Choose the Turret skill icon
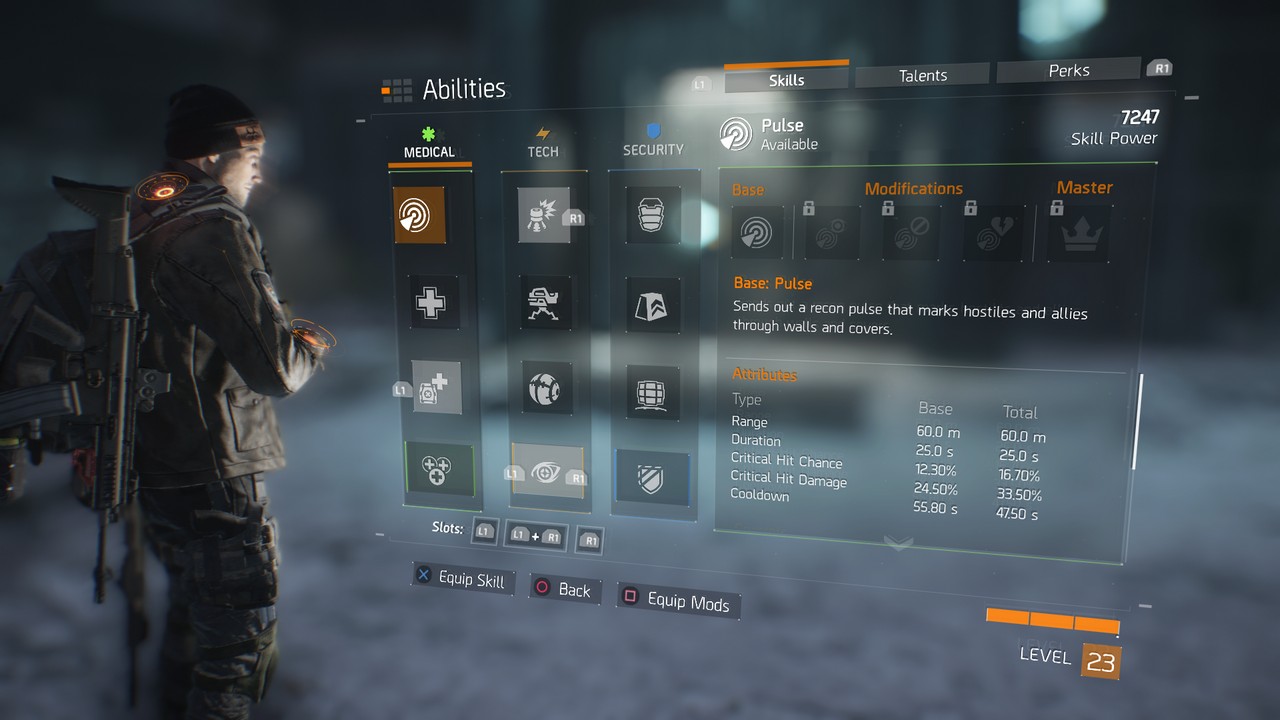 coord(546,301)
